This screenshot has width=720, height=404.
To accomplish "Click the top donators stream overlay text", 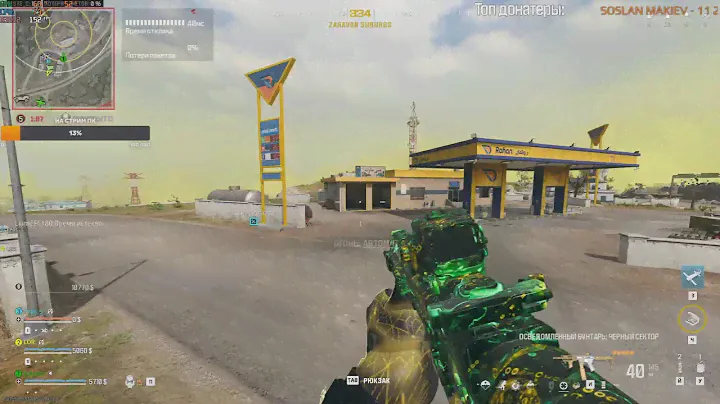I will [520, 10].
